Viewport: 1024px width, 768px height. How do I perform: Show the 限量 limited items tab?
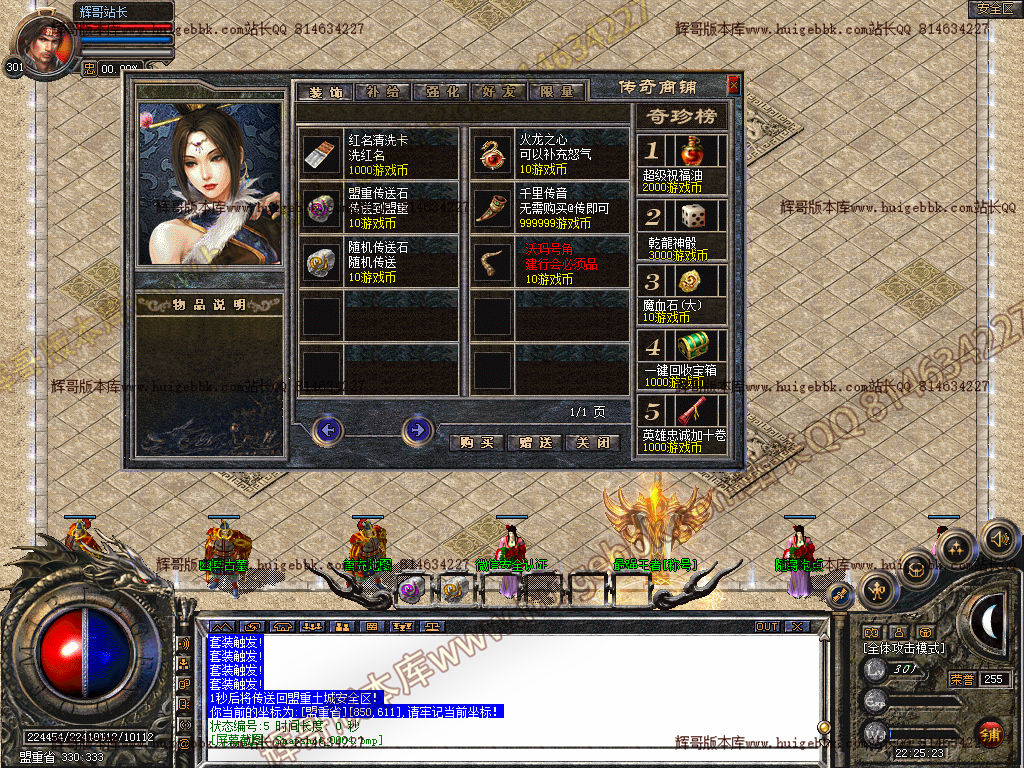(x=557, y=91)
